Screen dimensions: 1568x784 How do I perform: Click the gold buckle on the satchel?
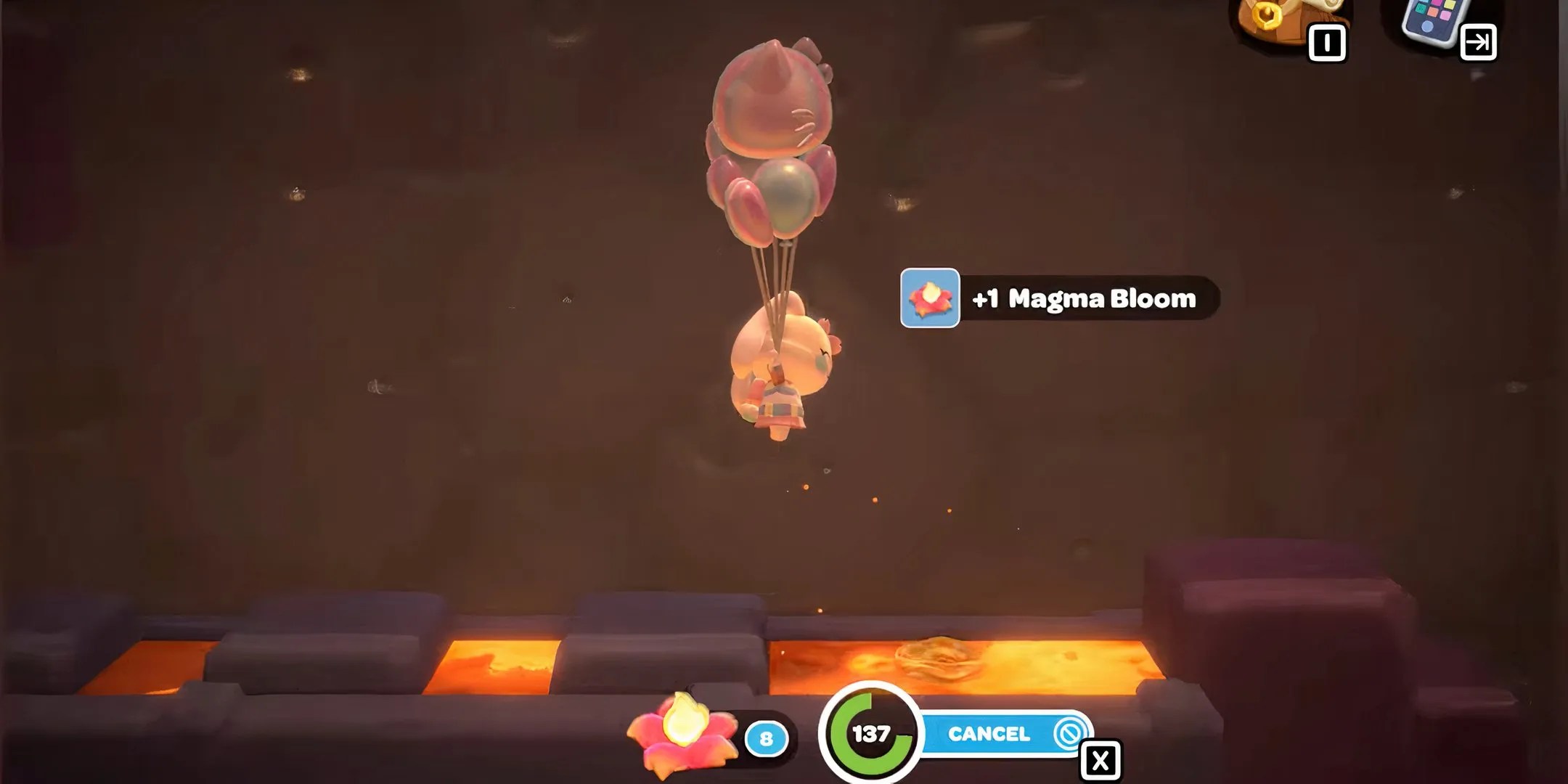(x=1267, y=13)
